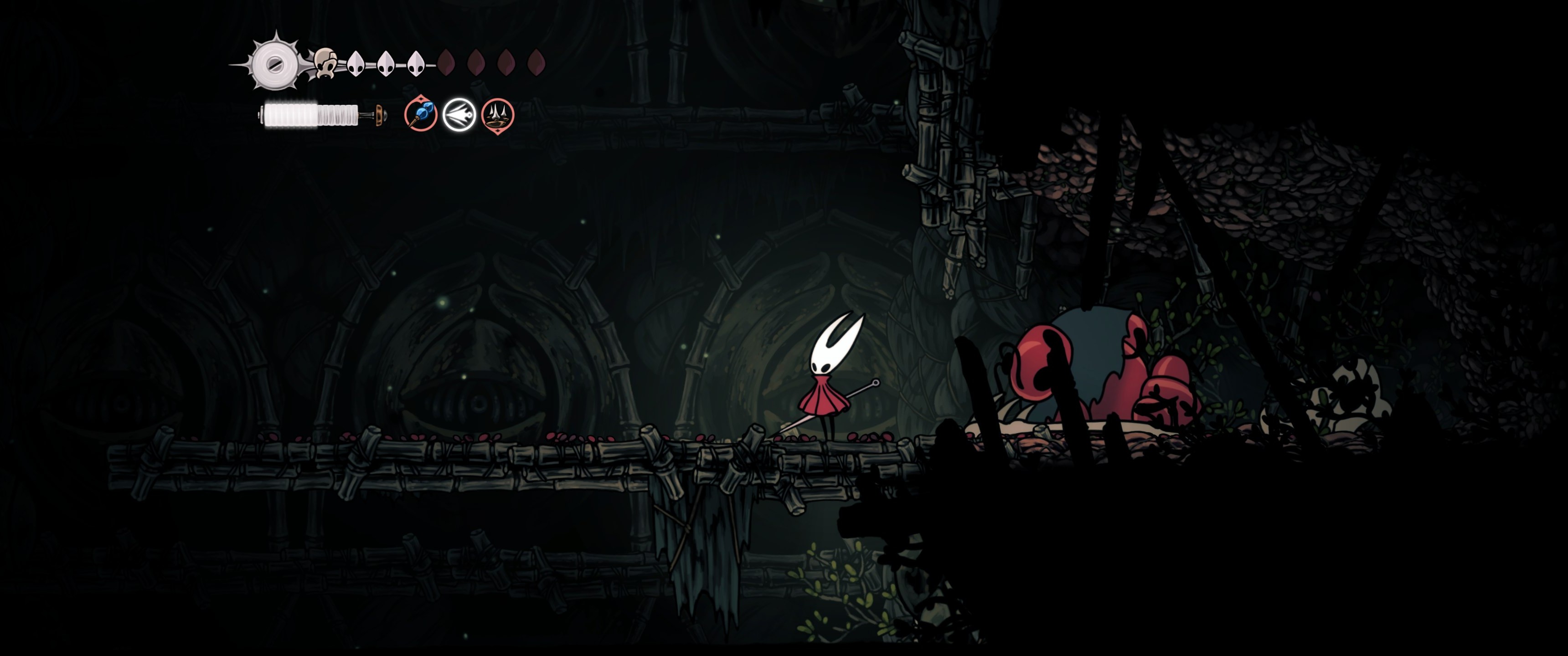The width and height of the screenshot is (1568, 656).
Task: Choose the spike trap tool icon
Action: 497,114
